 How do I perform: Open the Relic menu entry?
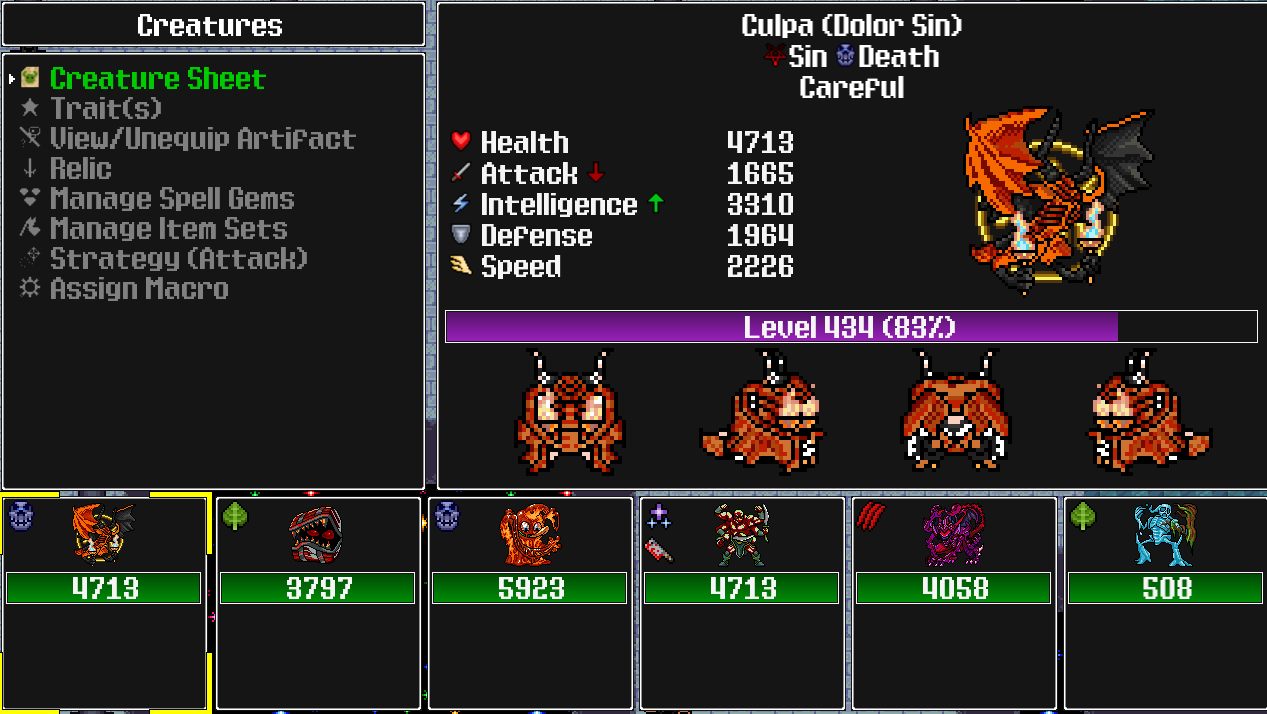coord(80,168)
